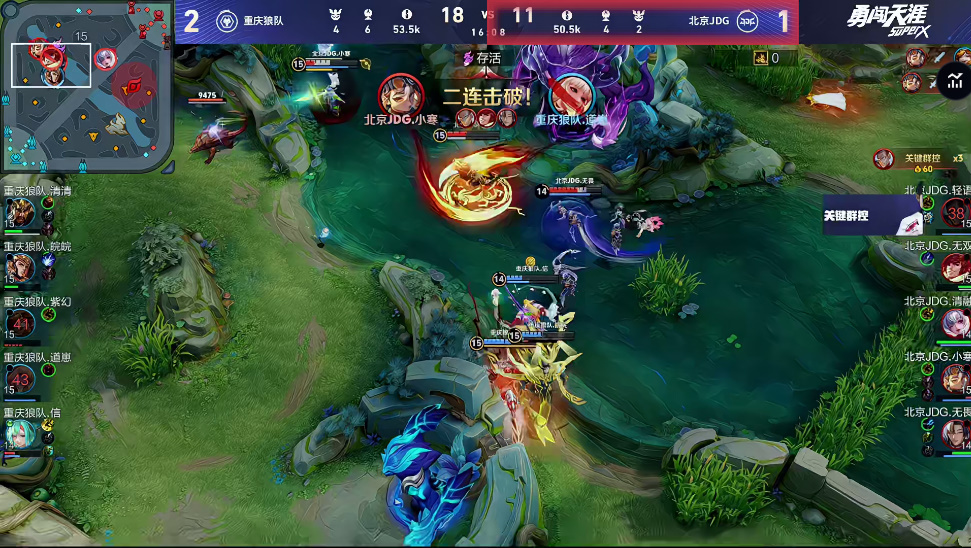Viewport: 971px width, 548px height.
Task: Select 北京JDG.轻语 hero portrait
Action: tap(955, 213)
